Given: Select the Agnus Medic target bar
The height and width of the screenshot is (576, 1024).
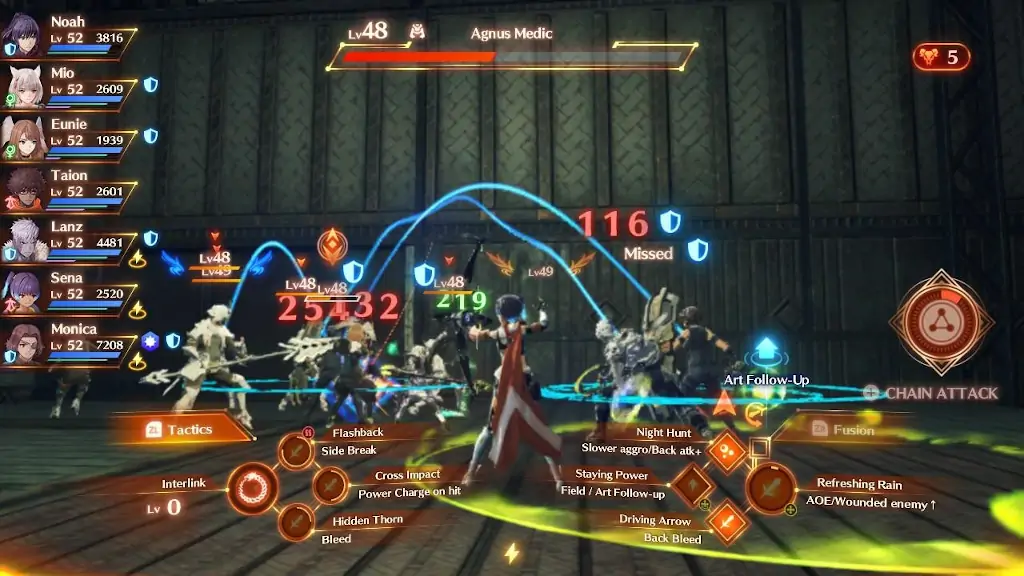Looking at the screenshot, I should pyautogui.click(x=511, y=57).
